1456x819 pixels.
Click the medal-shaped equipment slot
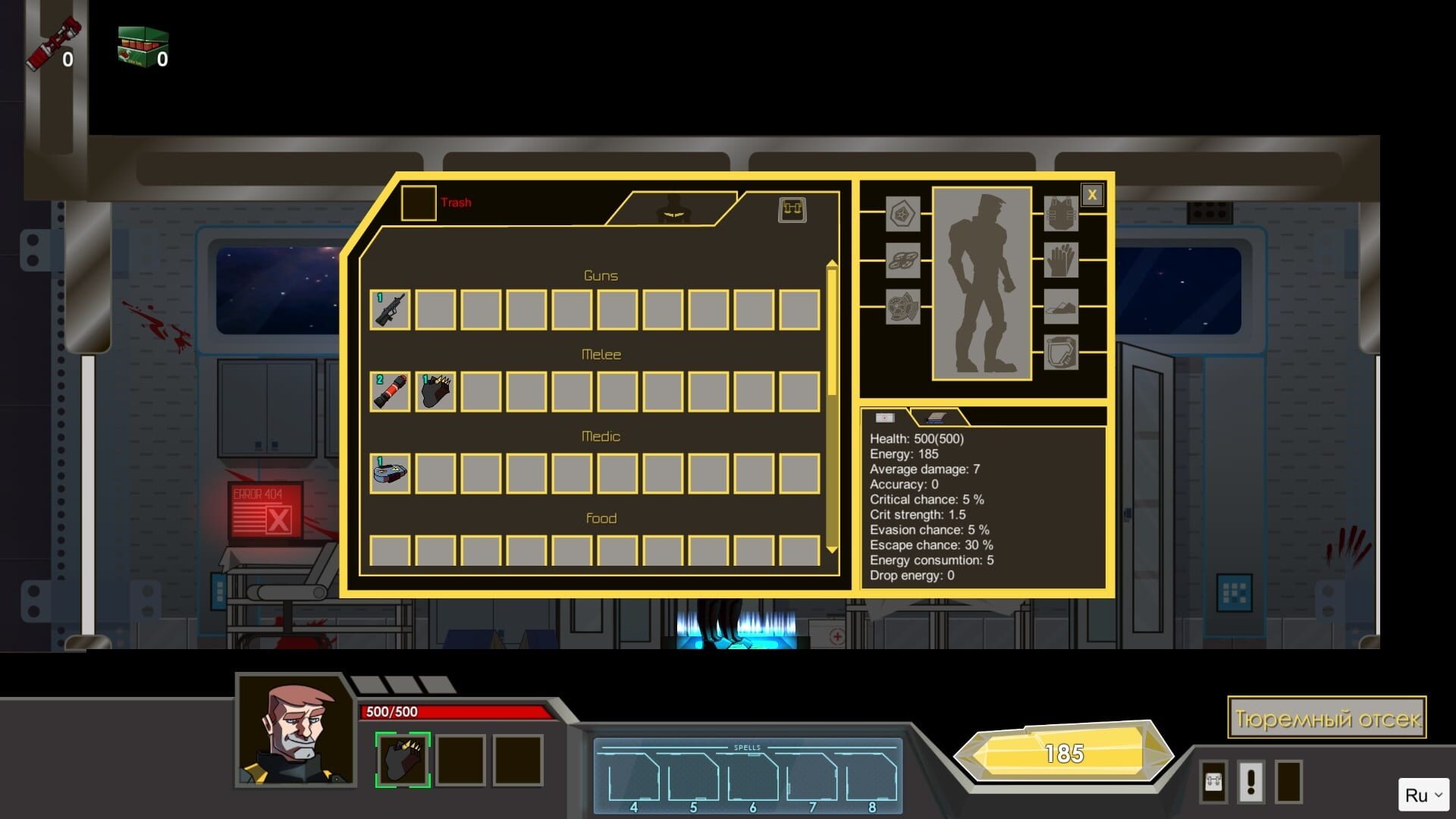pyautogui.click(x=903, y=215)
